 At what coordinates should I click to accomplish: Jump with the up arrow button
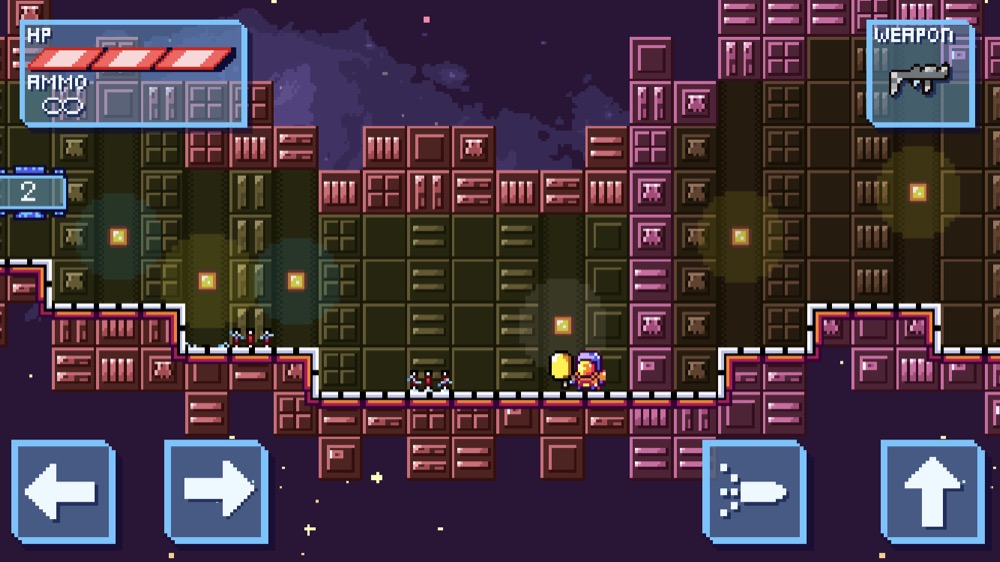point(931,491)
